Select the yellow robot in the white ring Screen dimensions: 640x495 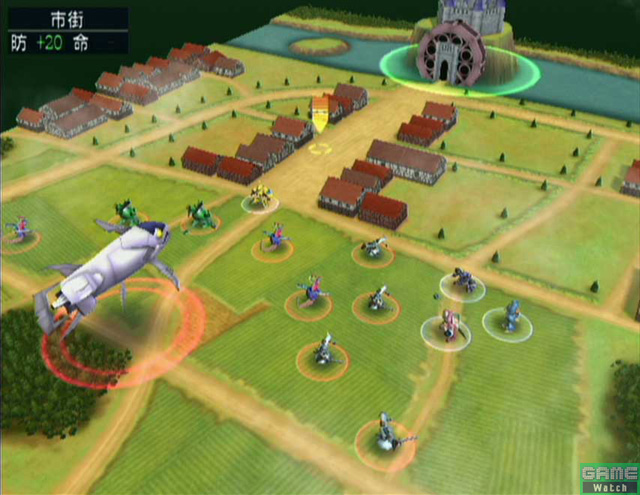[x=261, y=195]
